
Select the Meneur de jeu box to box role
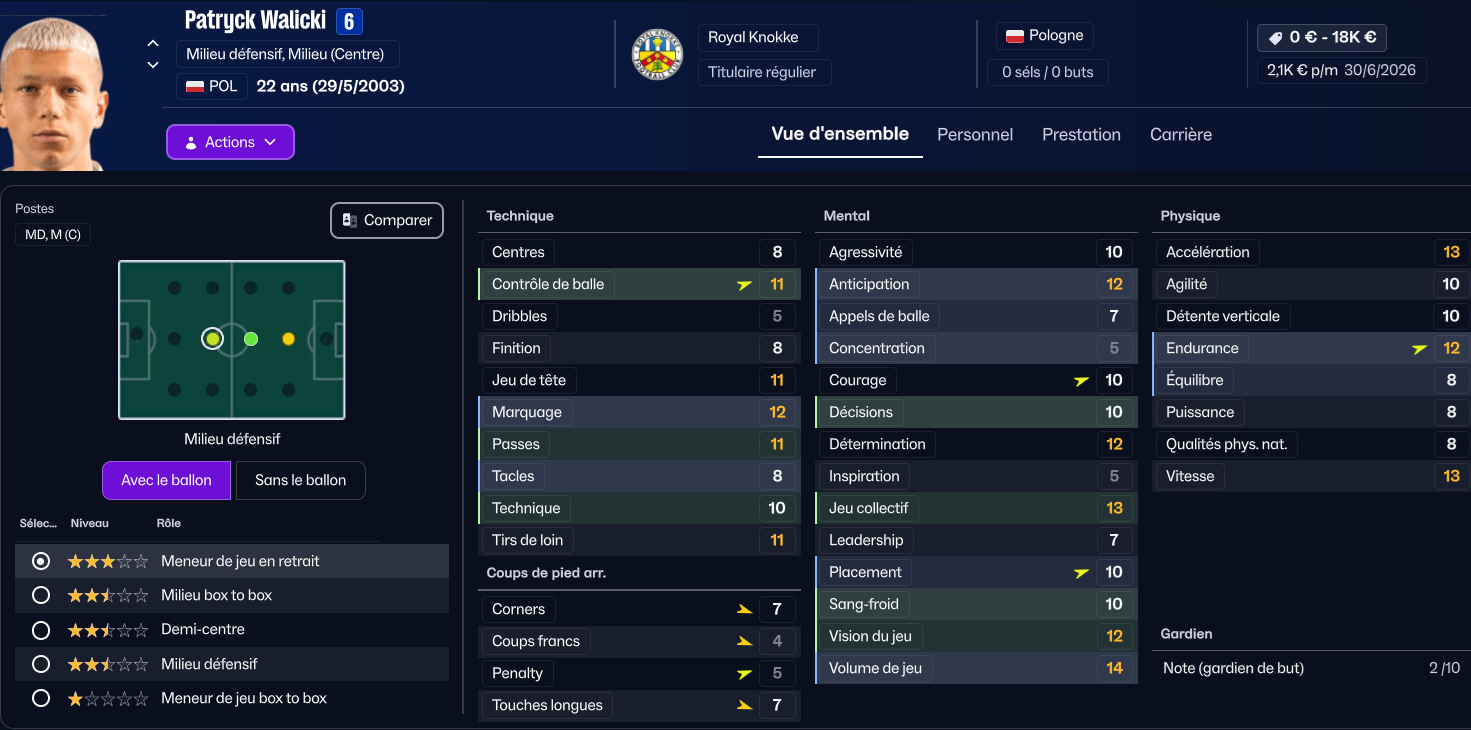click(x=41, y=698)
